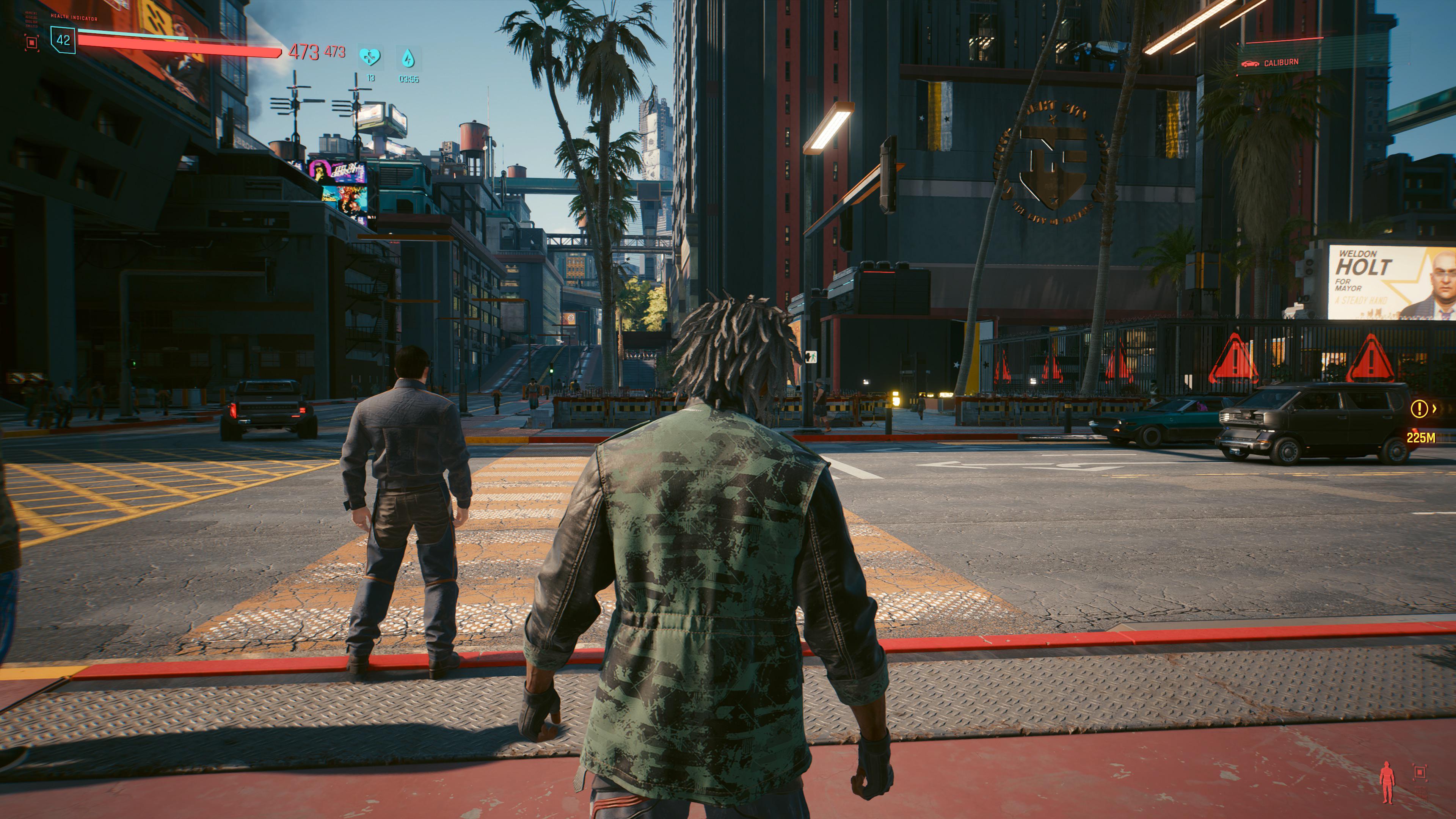
Task: Click the yellow exclamation quest marker
Action: tap(1420, 409)
